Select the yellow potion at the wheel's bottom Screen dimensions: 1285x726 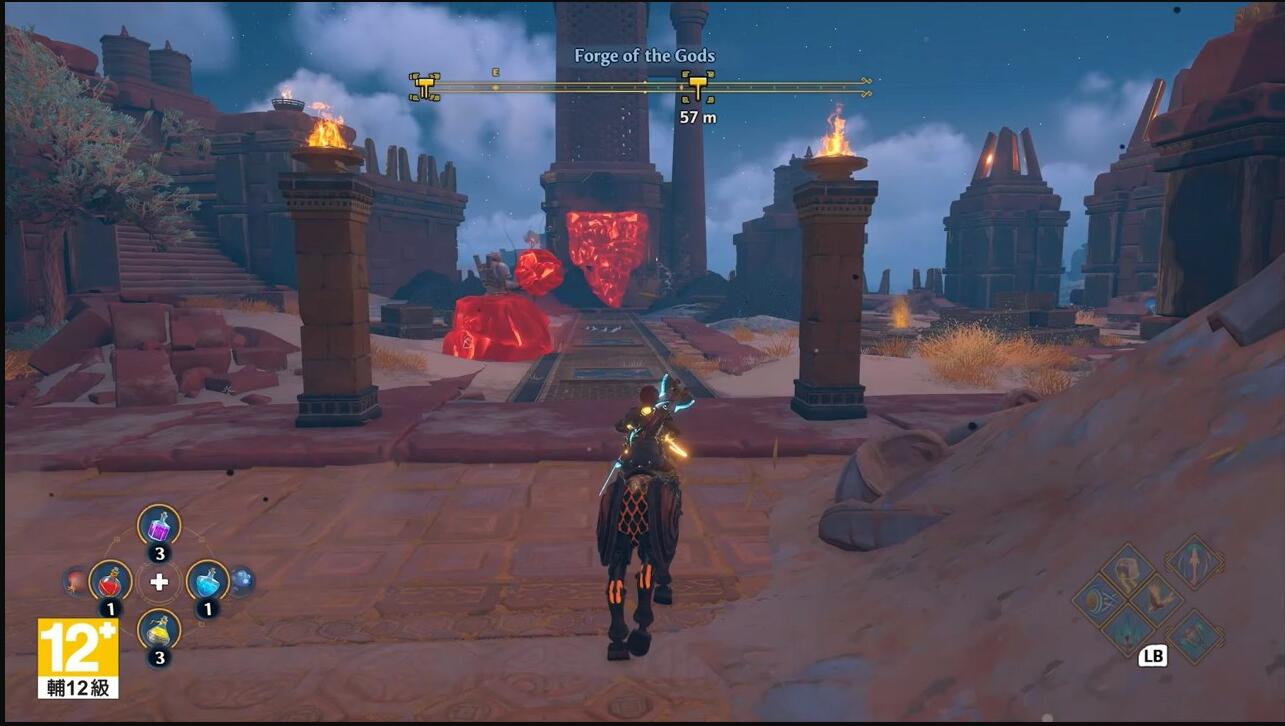[159, 629]
